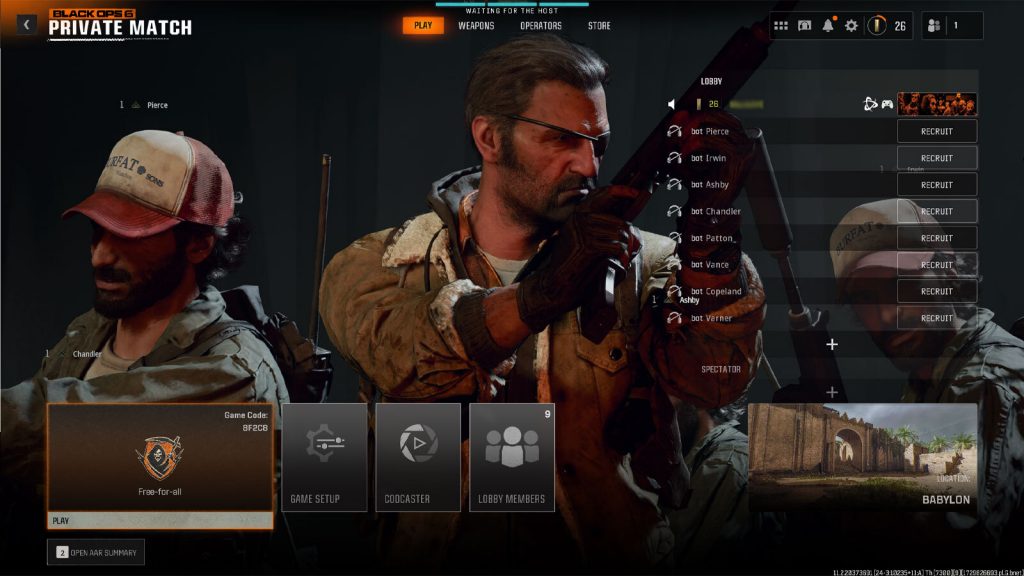Select the Store tab
Screen dimensions: 1024x576
pyautogui.click(x=599, y=26)
